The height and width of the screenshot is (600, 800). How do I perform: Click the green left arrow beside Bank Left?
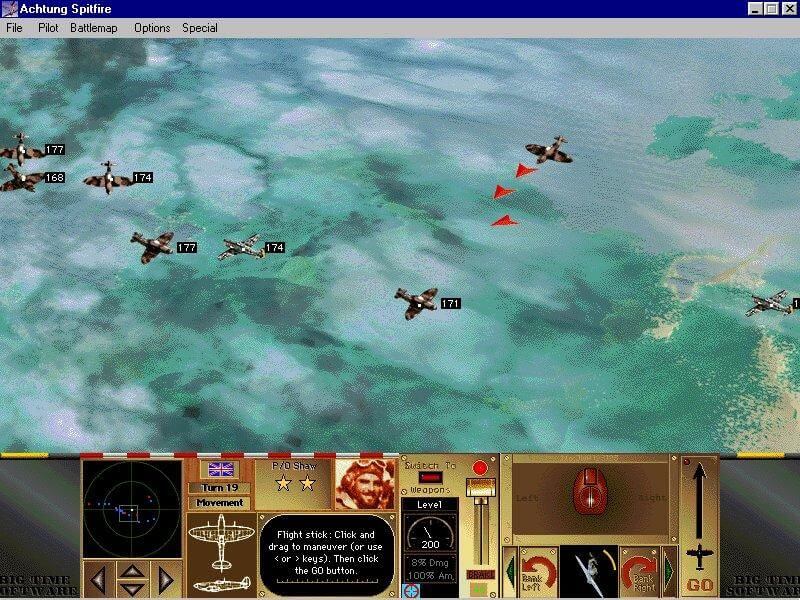pyautogui.click(x=509, y=572)
